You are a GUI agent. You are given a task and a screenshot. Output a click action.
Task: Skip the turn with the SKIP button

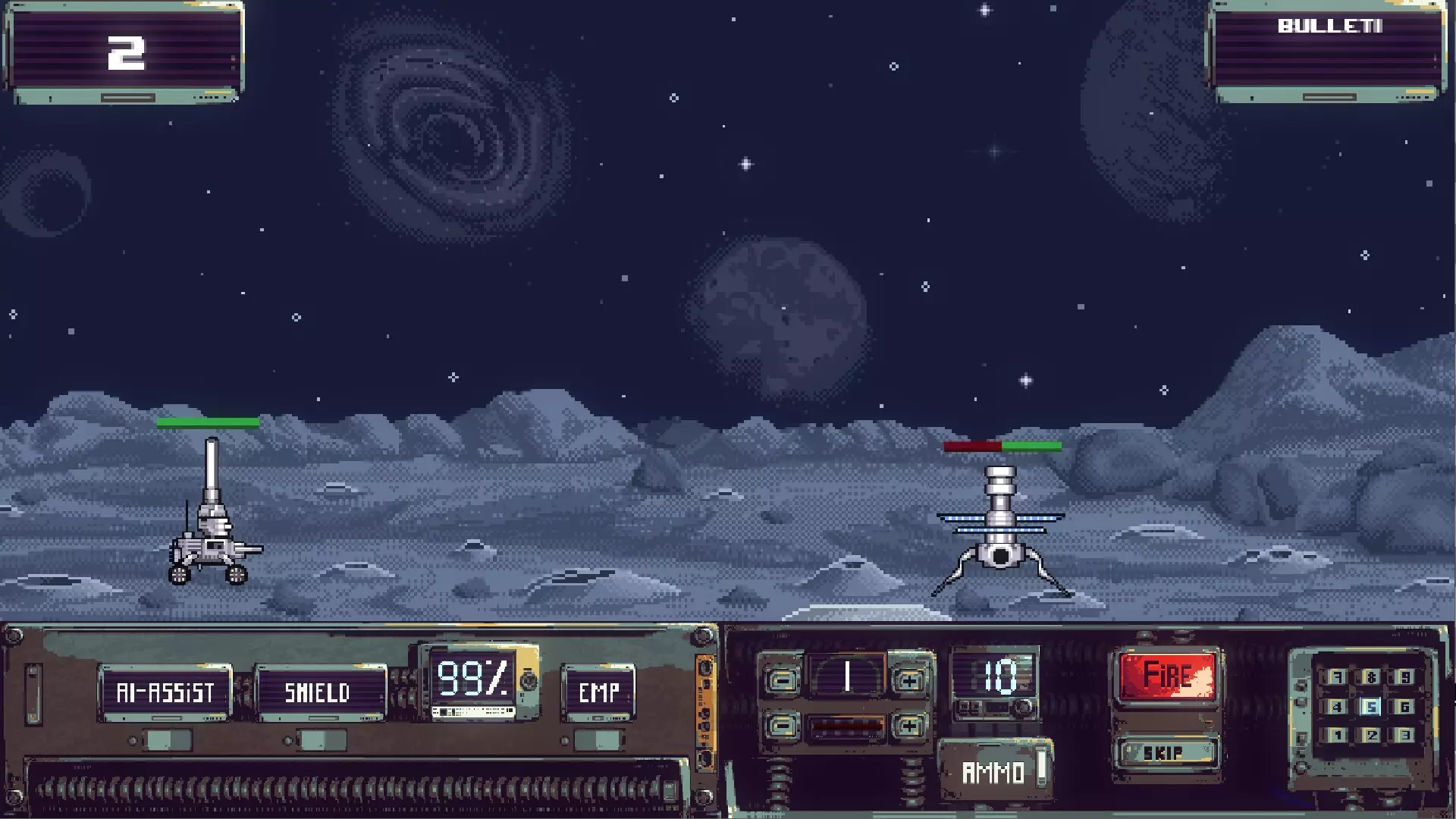1166,753
